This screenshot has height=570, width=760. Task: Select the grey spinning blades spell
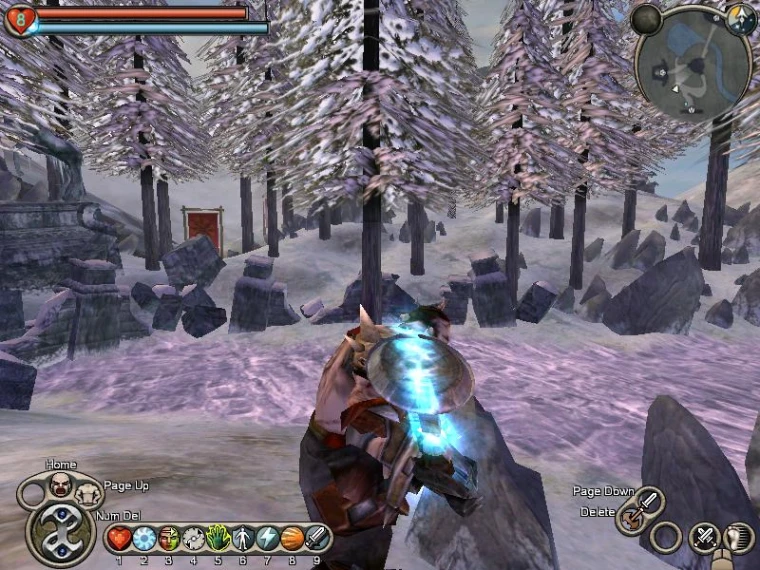193,538
